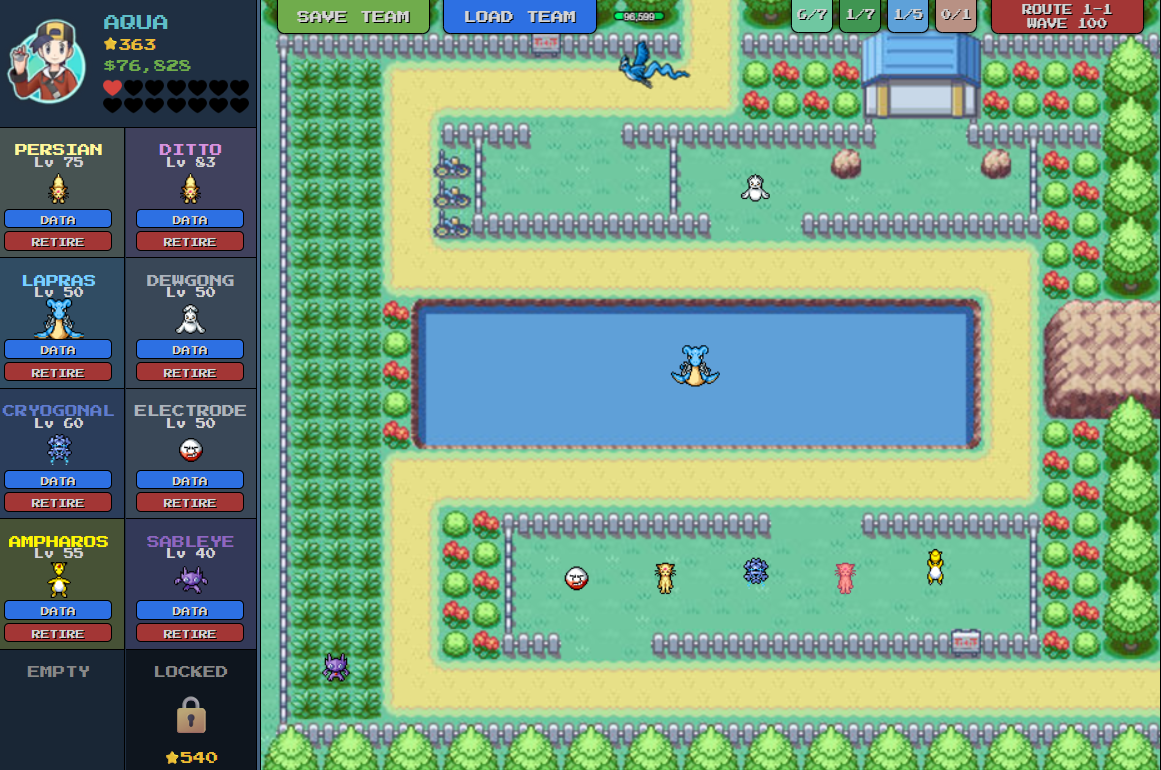1161x770 pixels.
Task: Show Lapras data
Action: coord(58,350)
